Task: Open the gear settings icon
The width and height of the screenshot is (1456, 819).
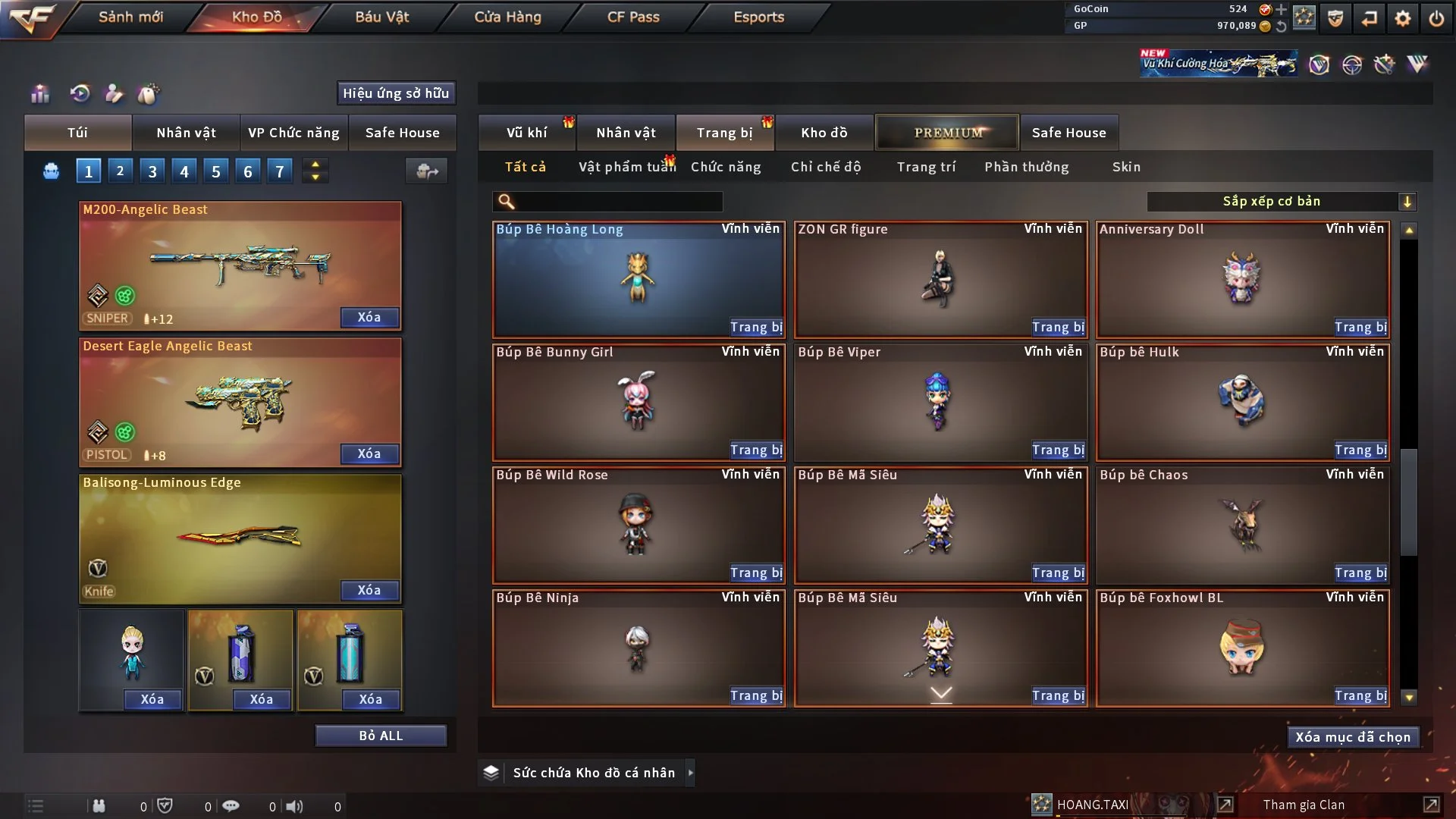Action: [1402, 18]
